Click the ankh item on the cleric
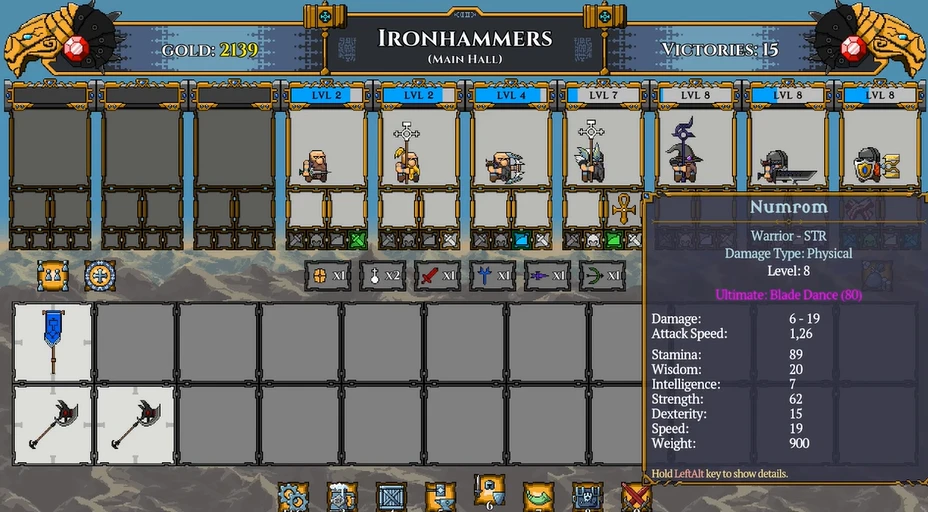 [623, 209]
